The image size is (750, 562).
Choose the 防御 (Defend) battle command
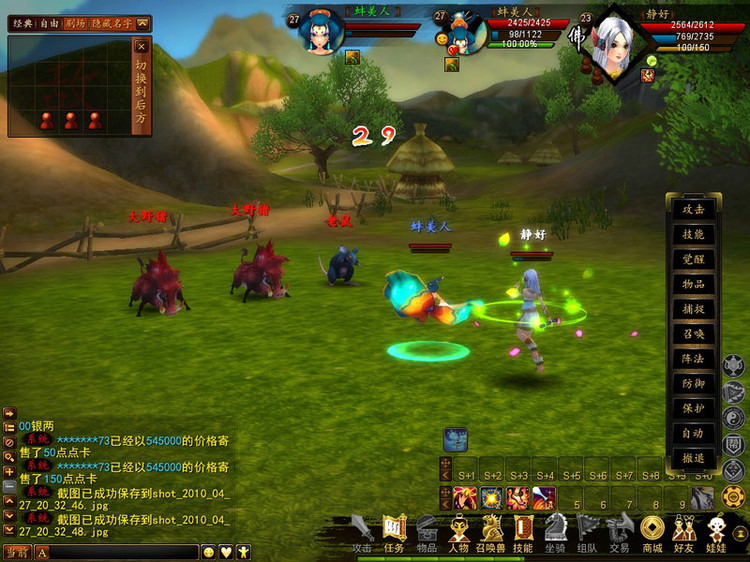pyautogui.click(x=693, y=383)
